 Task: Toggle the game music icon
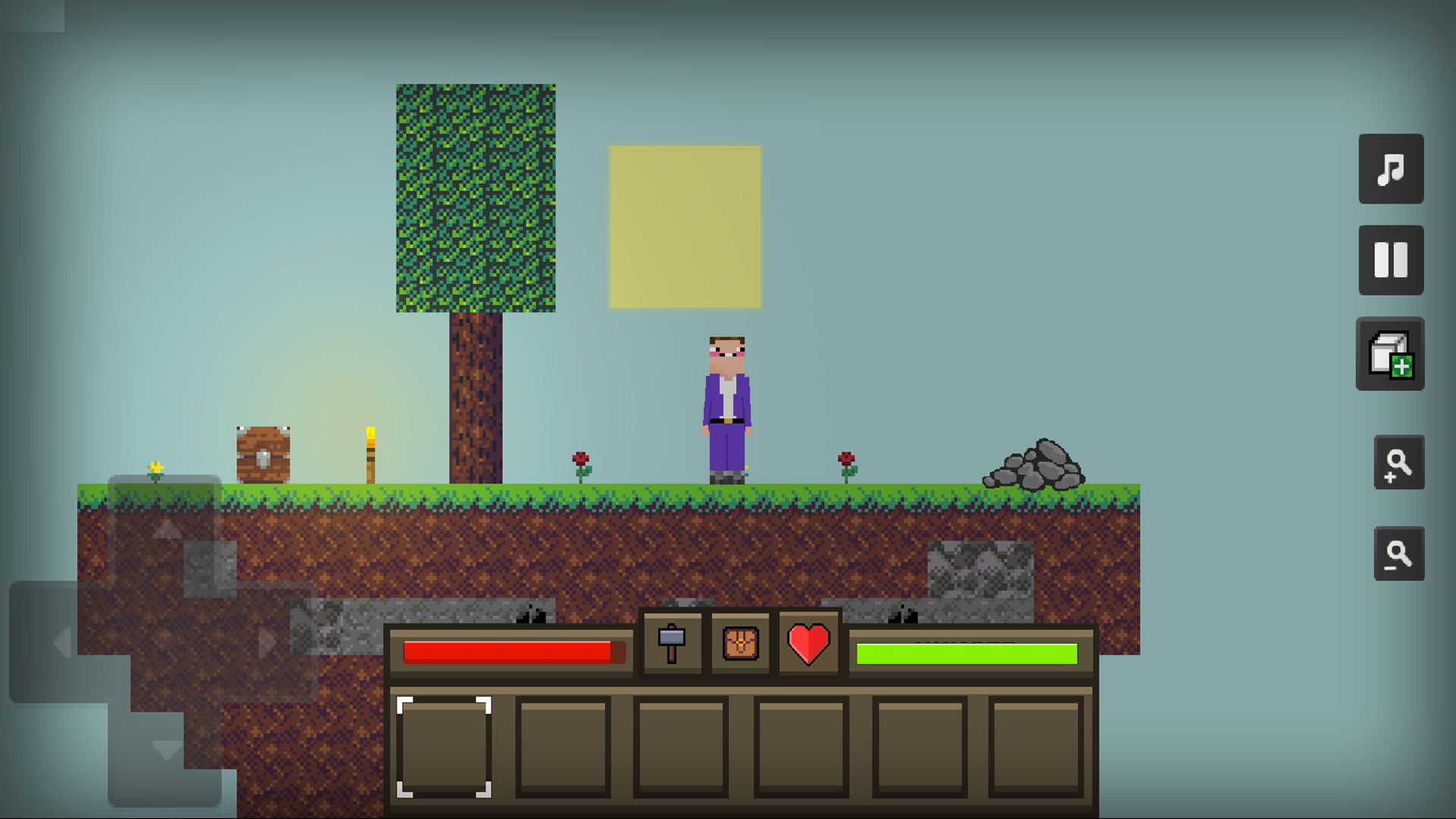point(1391,170)
